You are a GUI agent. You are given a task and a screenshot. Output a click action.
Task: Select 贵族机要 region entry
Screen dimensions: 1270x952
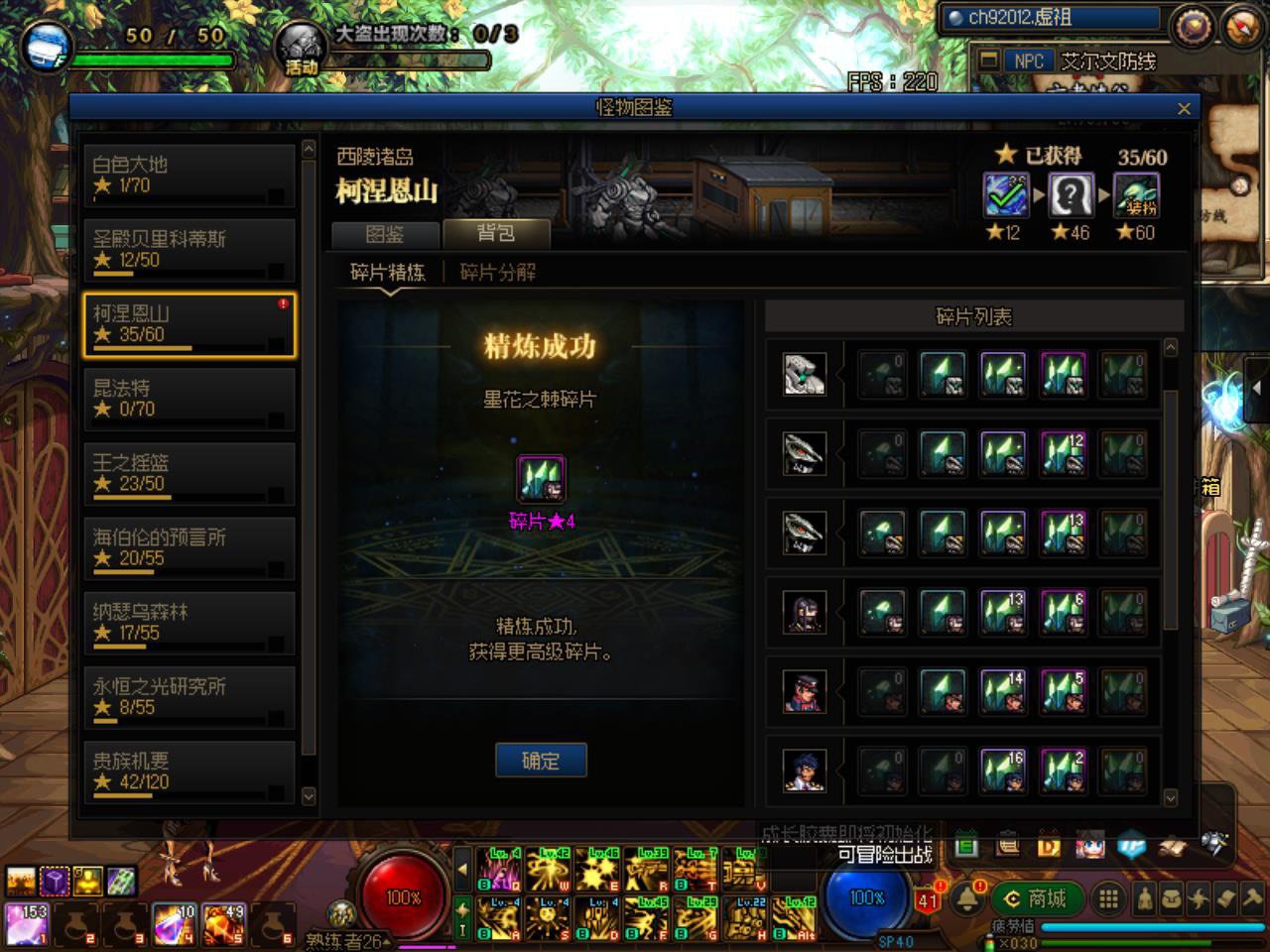(x=189, y=771)
